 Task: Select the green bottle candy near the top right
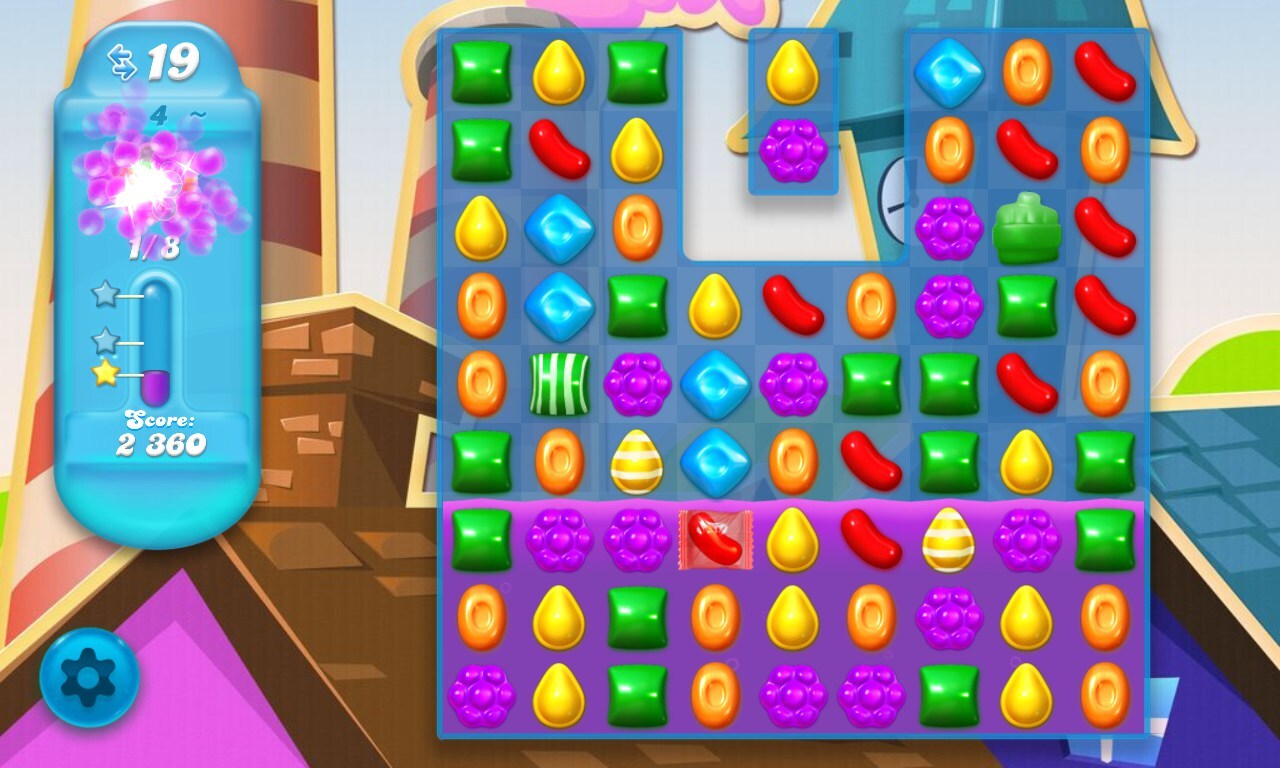1026,228
